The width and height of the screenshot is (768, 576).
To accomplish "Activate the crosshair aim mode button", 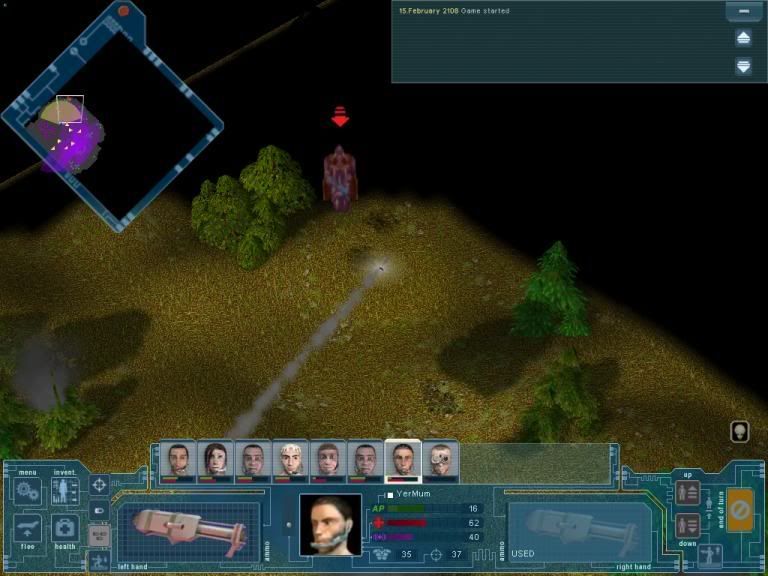I will tap(99, 485).
